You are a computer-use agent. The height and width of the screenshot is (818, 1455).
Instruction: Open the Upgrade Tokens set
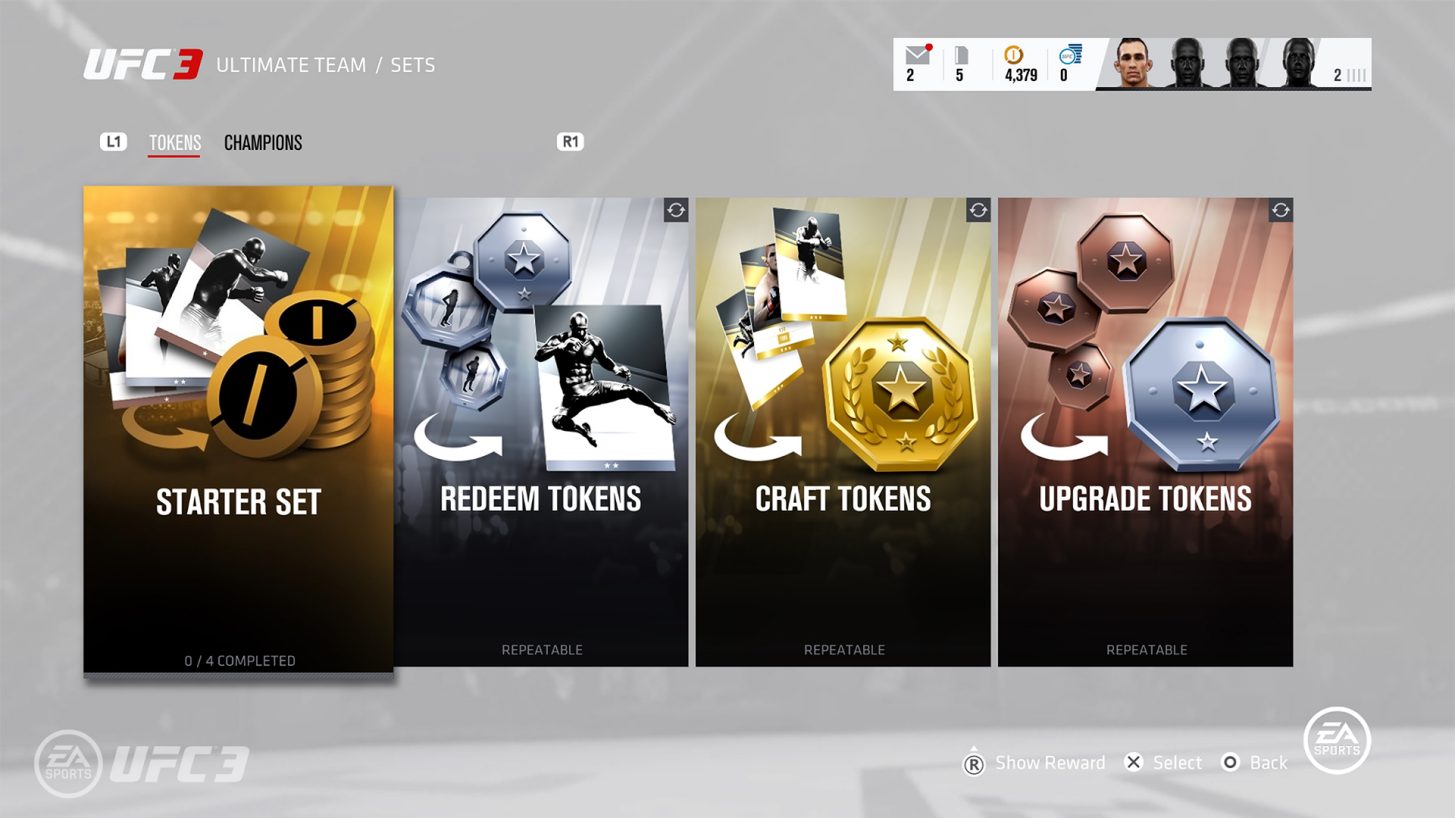[1145, 432]
